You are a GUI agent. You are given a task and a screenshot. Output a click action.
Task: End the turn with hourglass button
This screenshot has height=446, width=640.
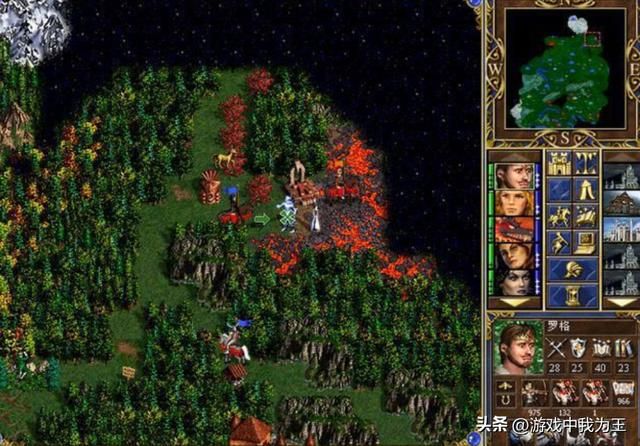[x=572, y=294]
